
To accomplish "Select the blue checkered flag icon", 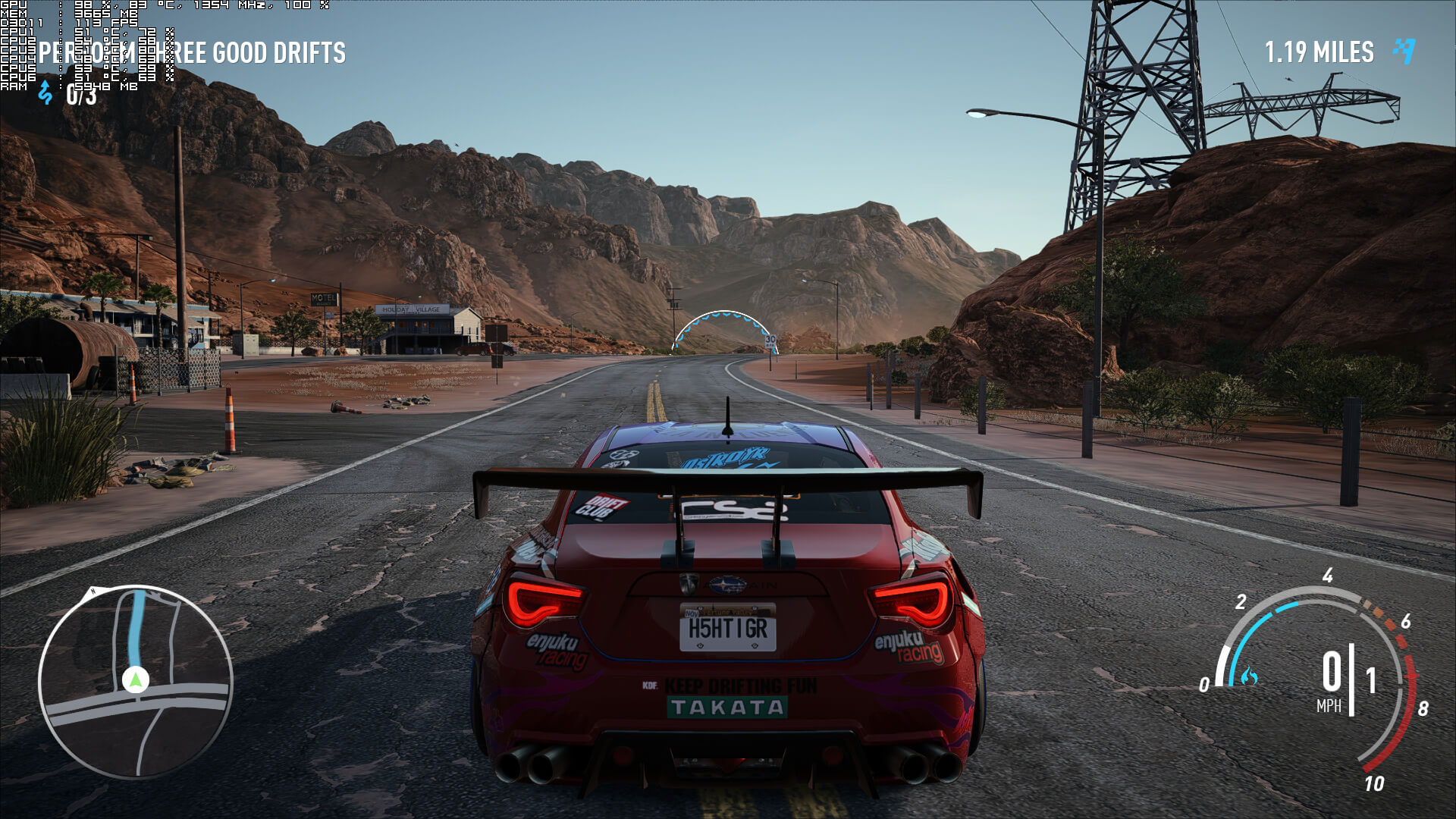I will (1404, 51).
